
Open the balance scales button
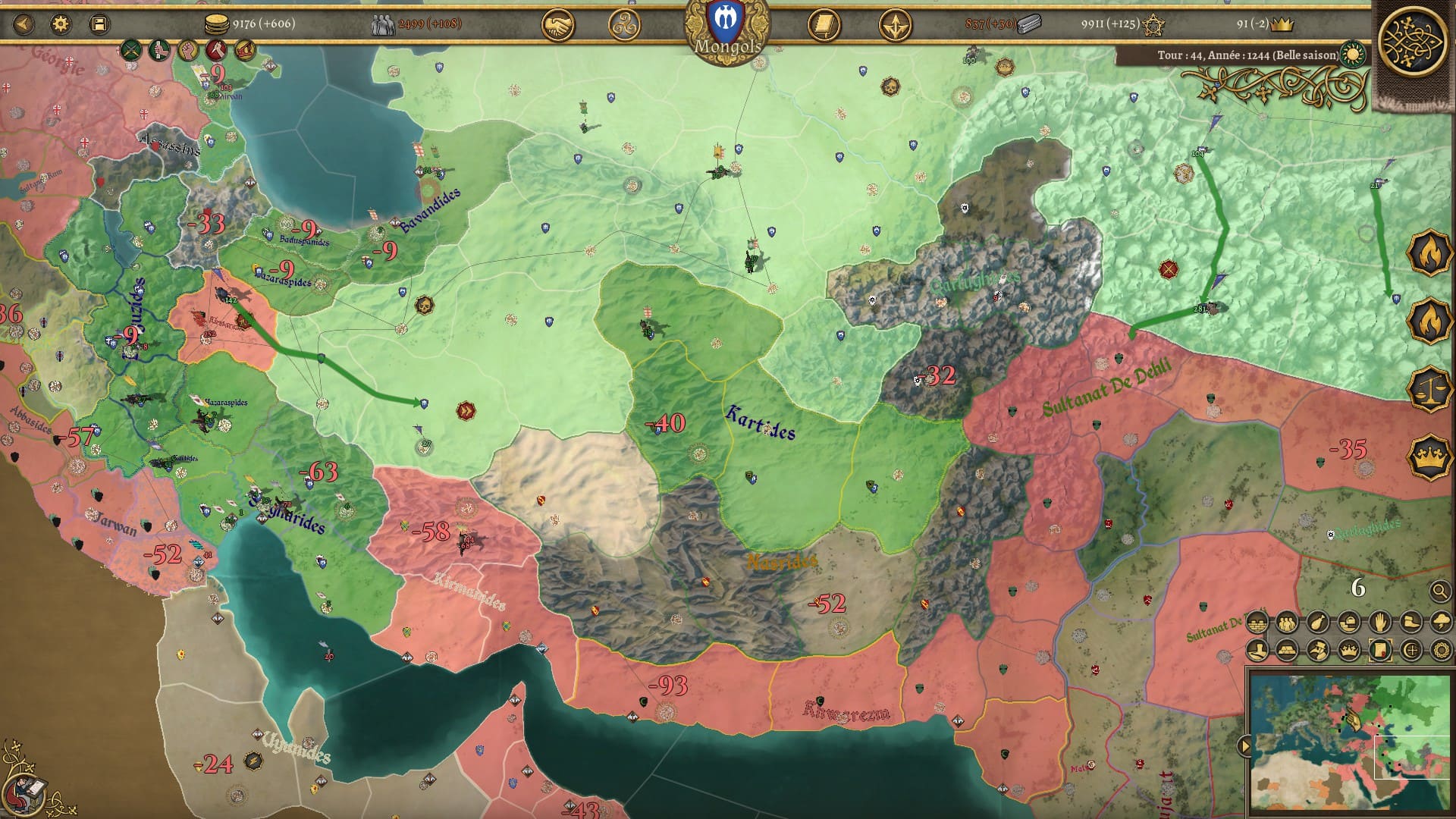(1429, 388)
